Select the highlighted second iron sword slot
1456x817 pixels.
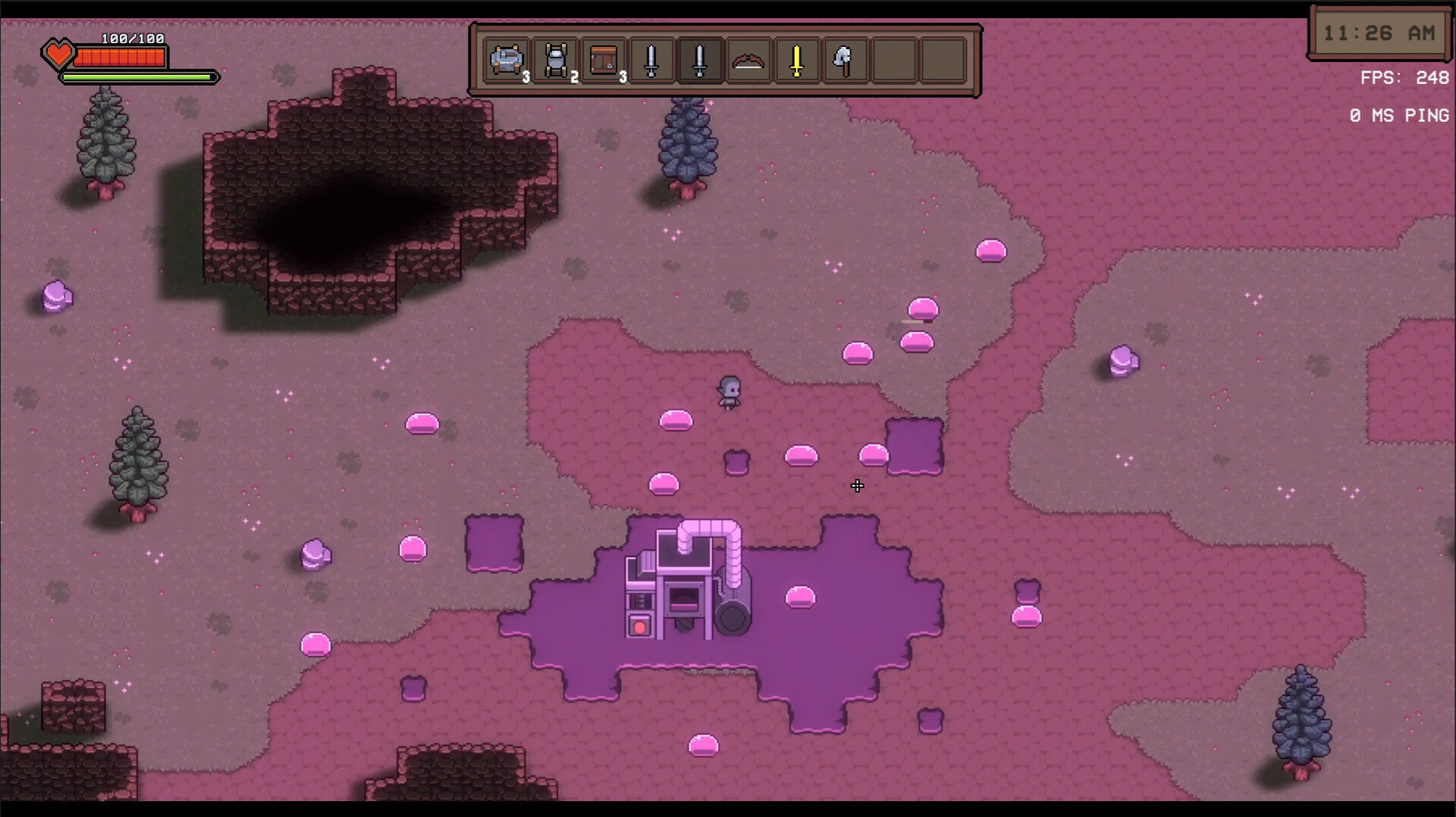click(699, 61)
